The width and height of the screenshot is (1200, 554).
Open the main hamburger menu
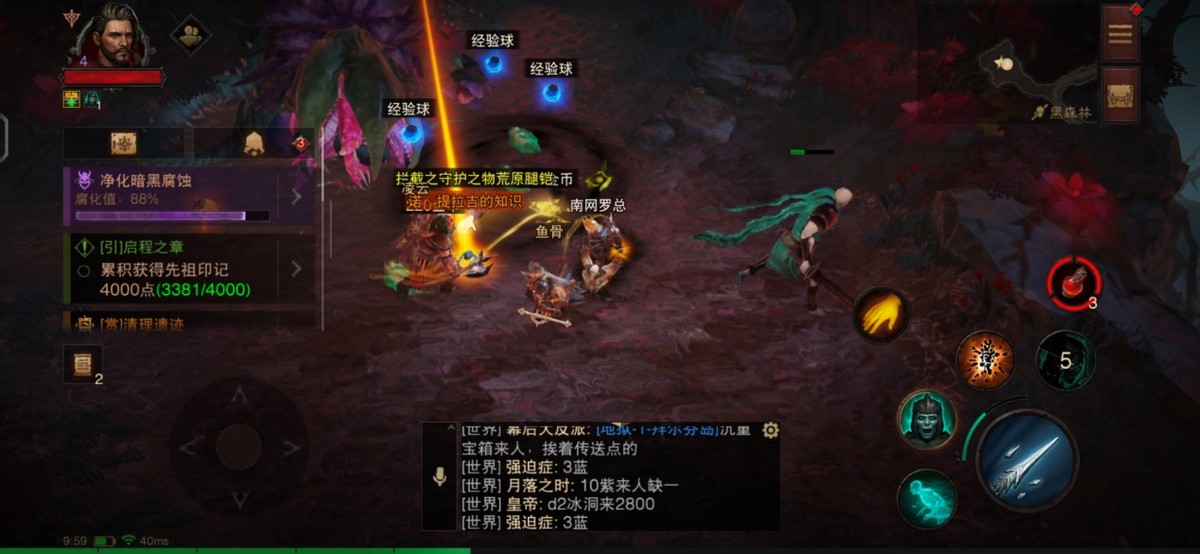(1120, 32)
